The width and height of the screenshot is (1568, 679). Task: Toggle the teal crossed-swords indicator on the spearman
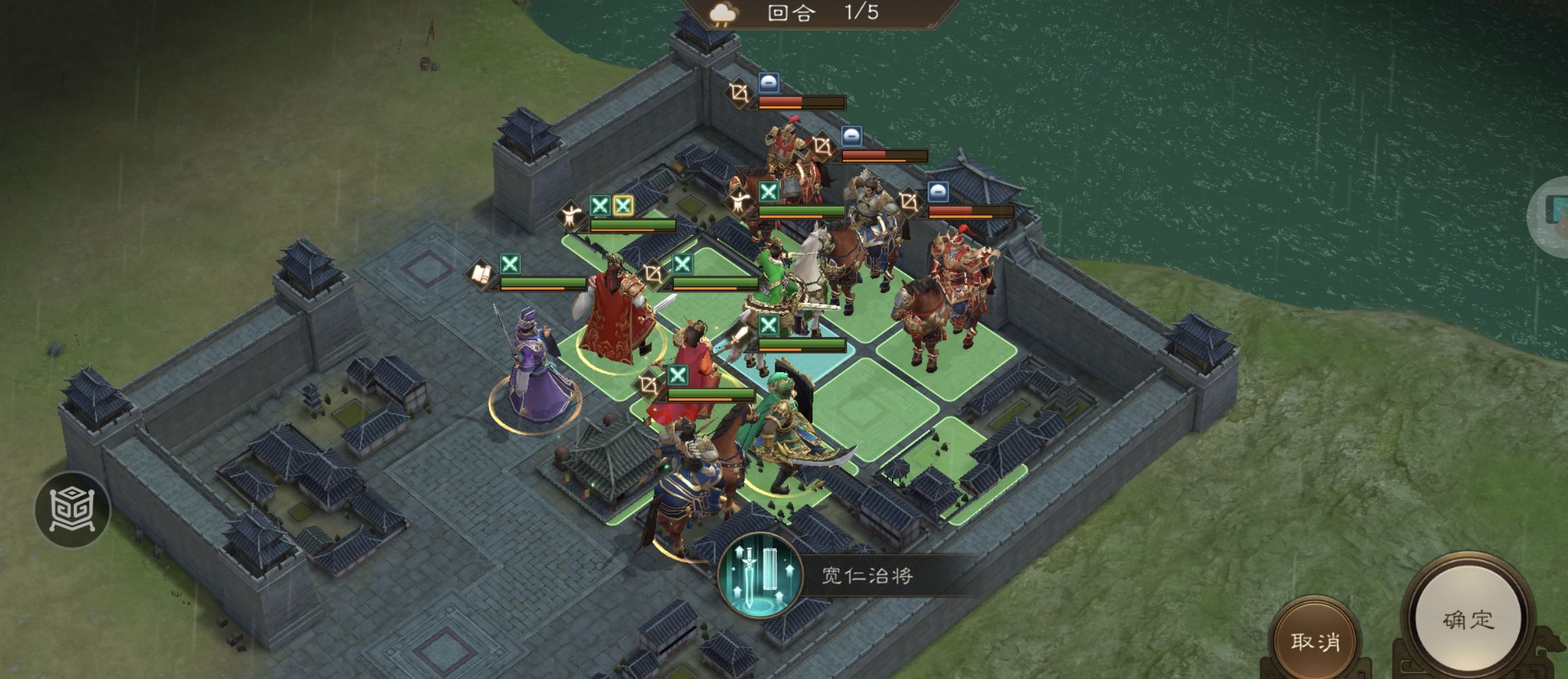coord(769,324)
